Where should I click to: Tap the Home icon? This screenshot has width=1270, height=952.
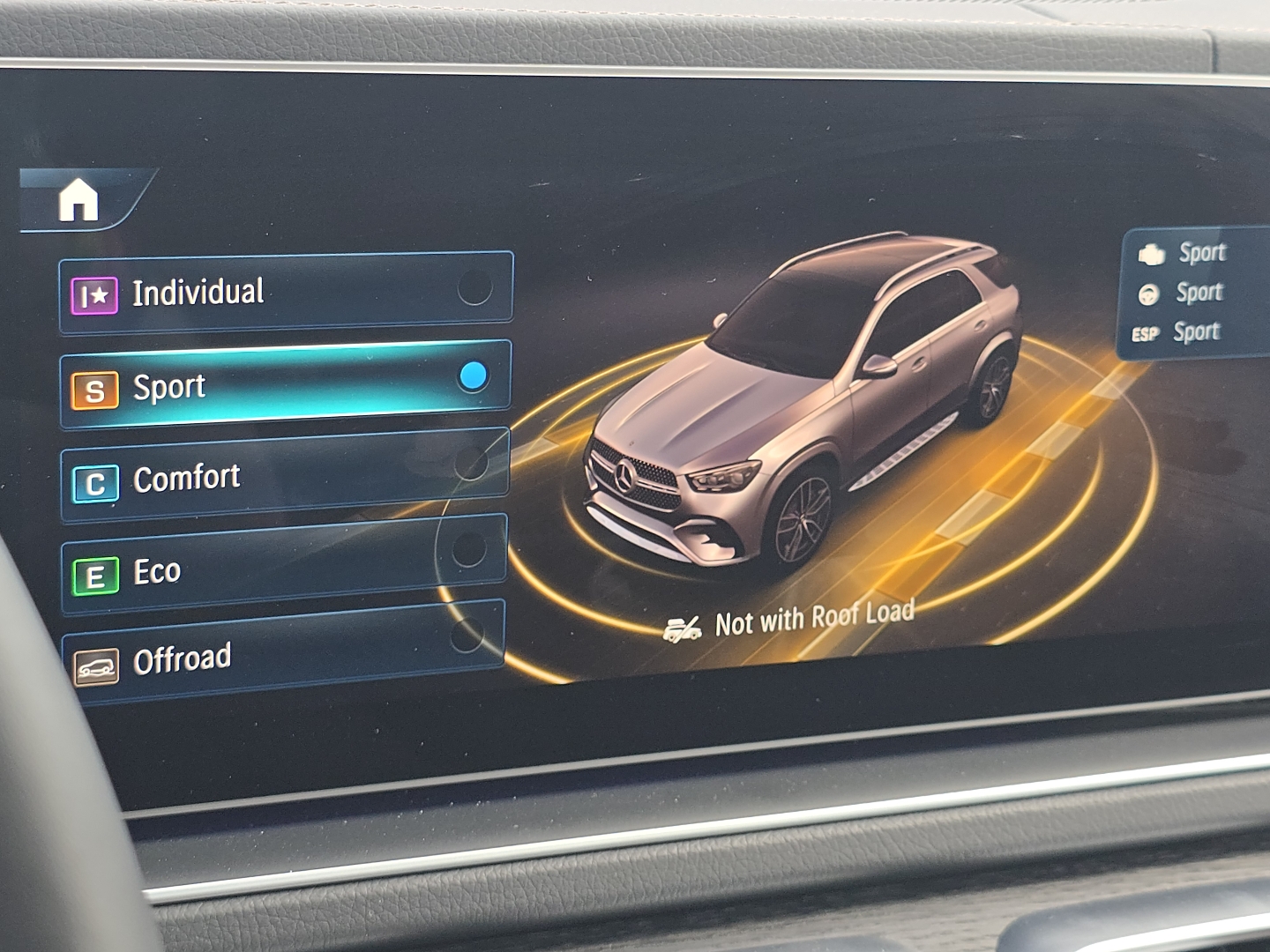point(79,202)
